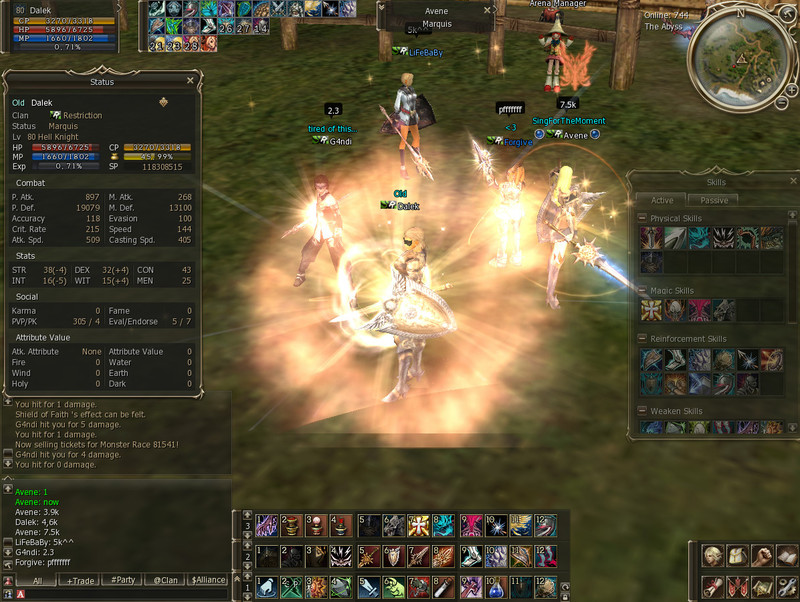Show the @Clan chat tab

pyautogui.click(x=165, y=580)
